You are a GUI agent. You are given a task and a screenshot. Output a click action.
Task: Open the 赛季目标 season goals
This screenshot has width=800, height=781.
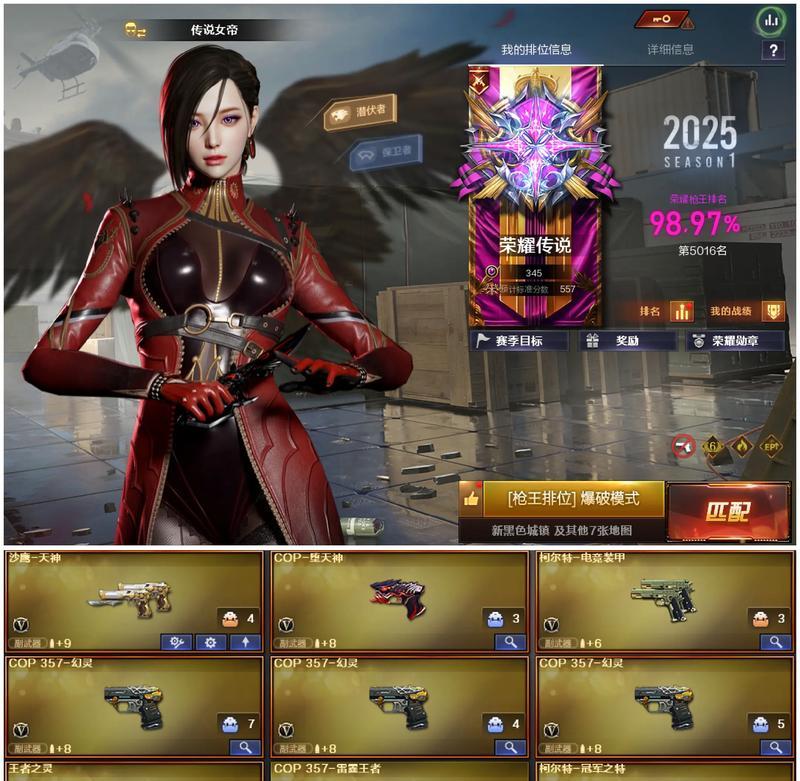click(518, 341)
